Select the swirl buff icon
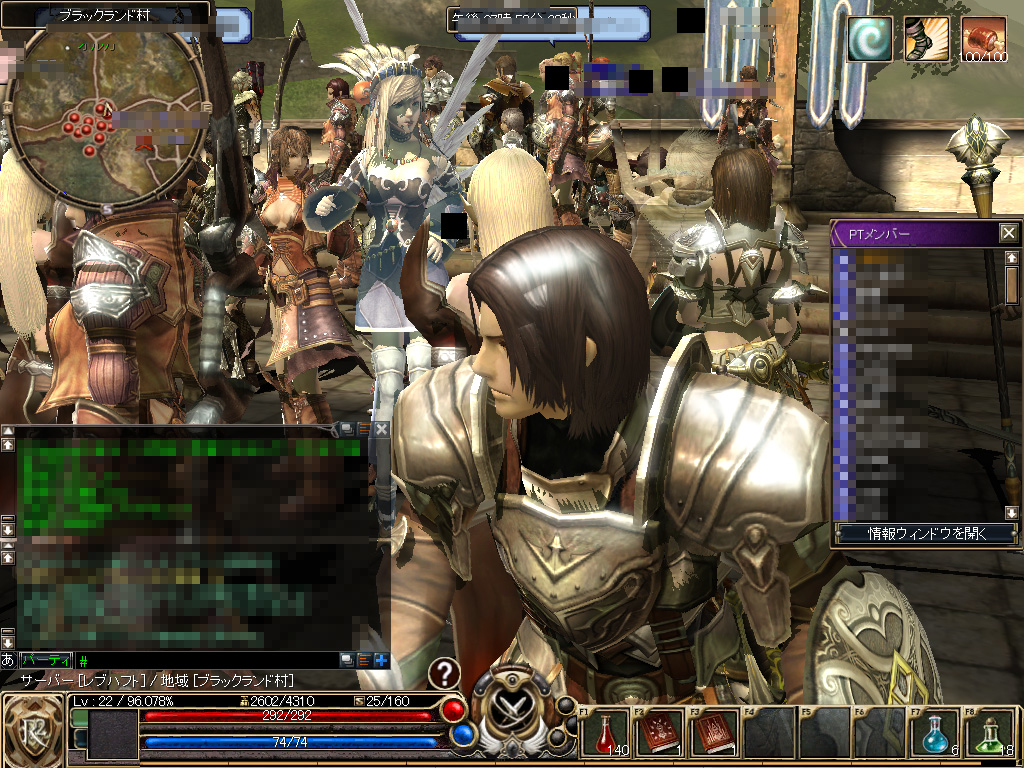Screen dimensions: 1024x768 [868, 40]
